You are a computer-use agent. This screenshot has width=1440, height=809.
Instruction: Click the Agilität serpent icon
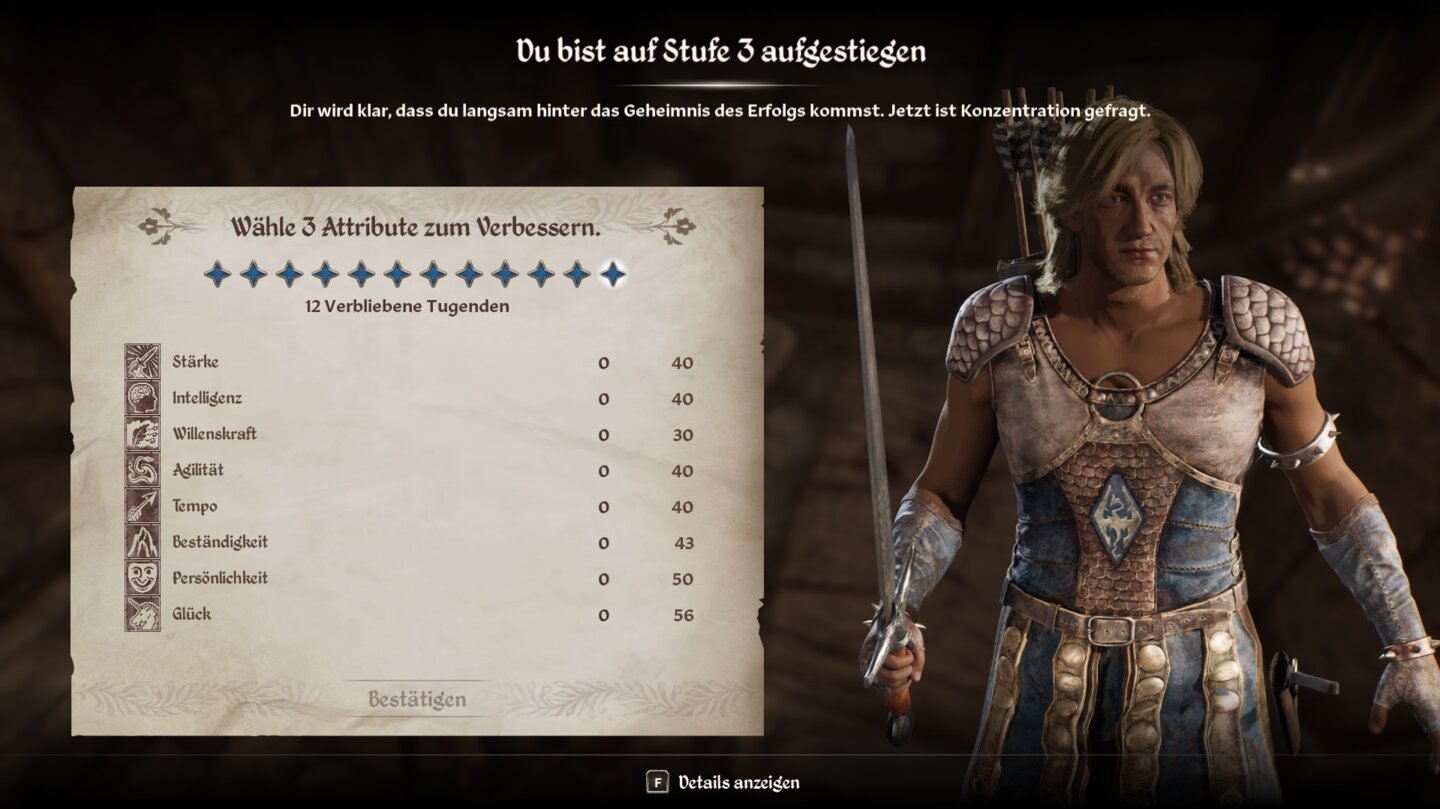point(145,470)
